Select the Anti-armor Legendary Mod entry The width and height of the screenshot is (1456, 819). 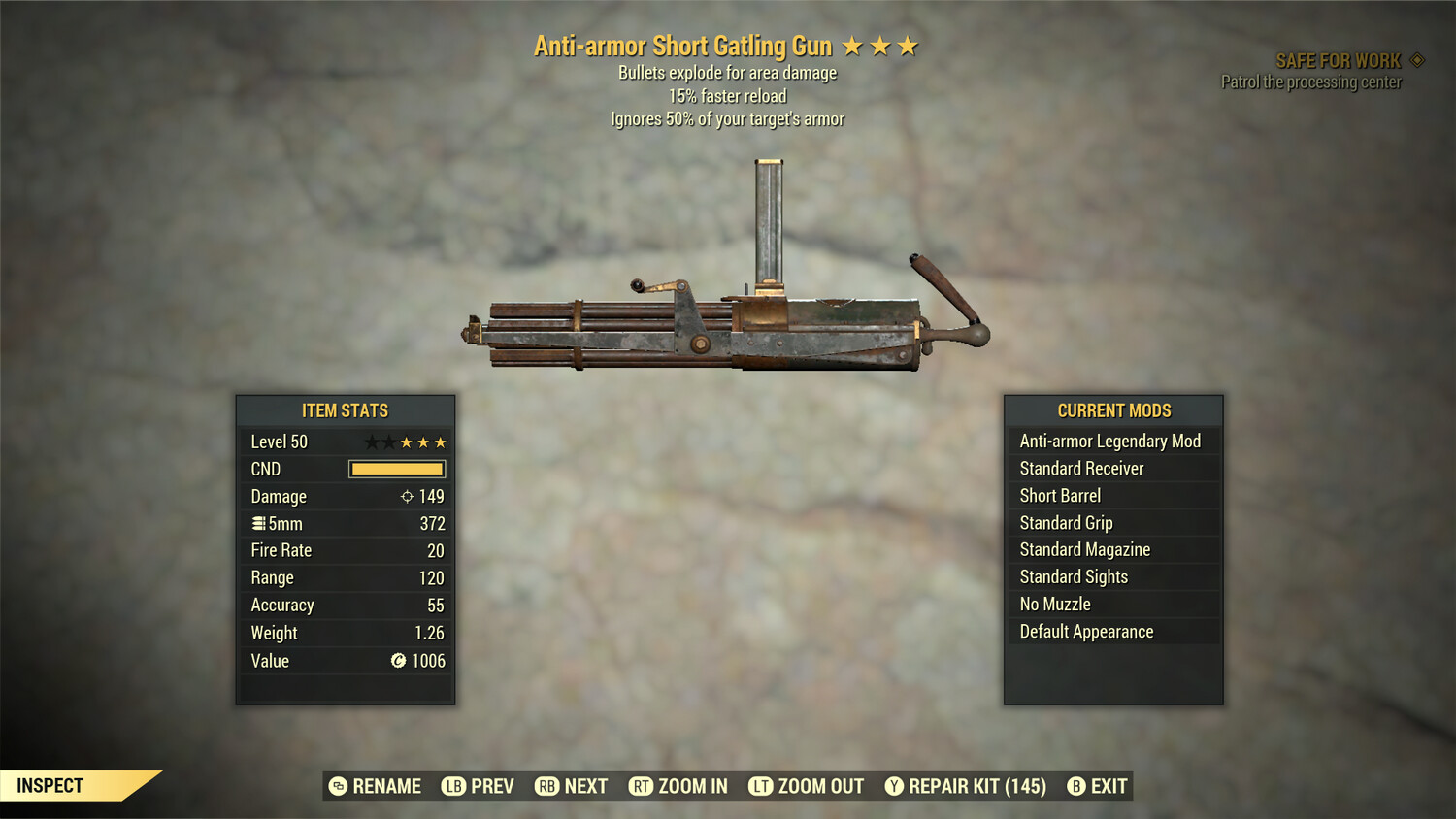1109,441
